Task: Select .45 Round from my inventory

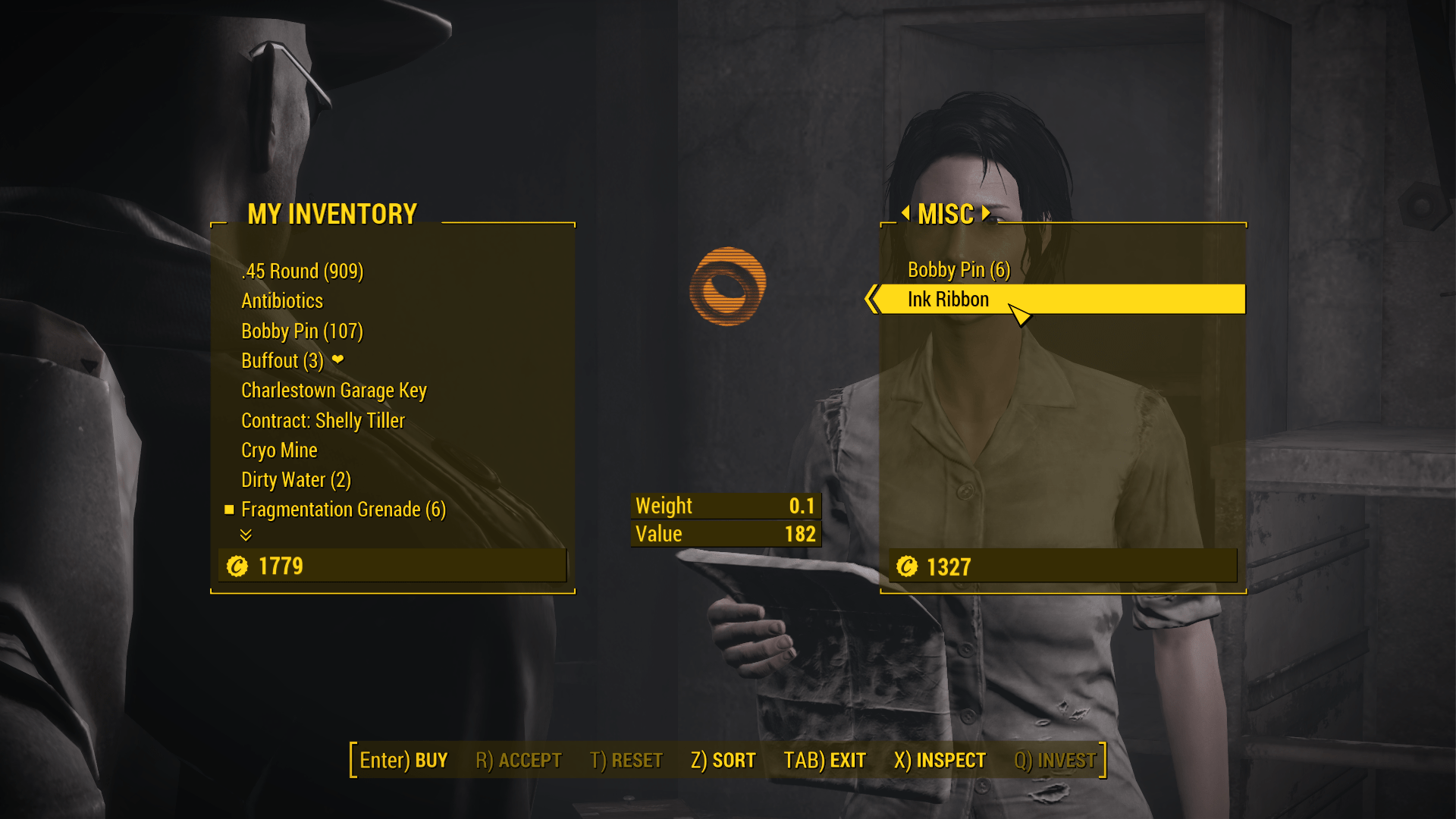Action: click(x=302, y=271)
